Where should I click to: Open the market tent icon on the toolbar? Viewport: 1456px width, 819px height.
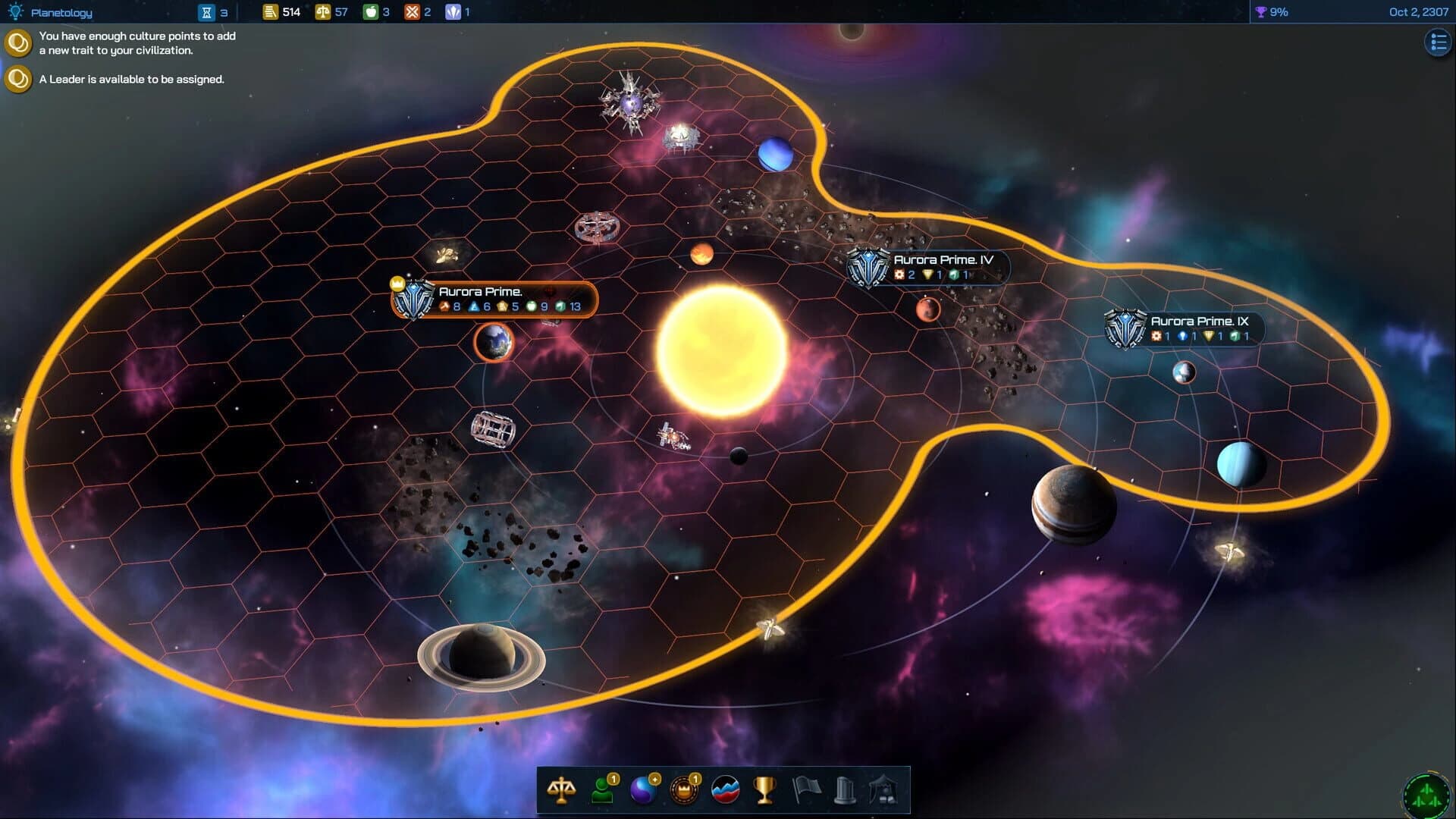coord(884,789)
